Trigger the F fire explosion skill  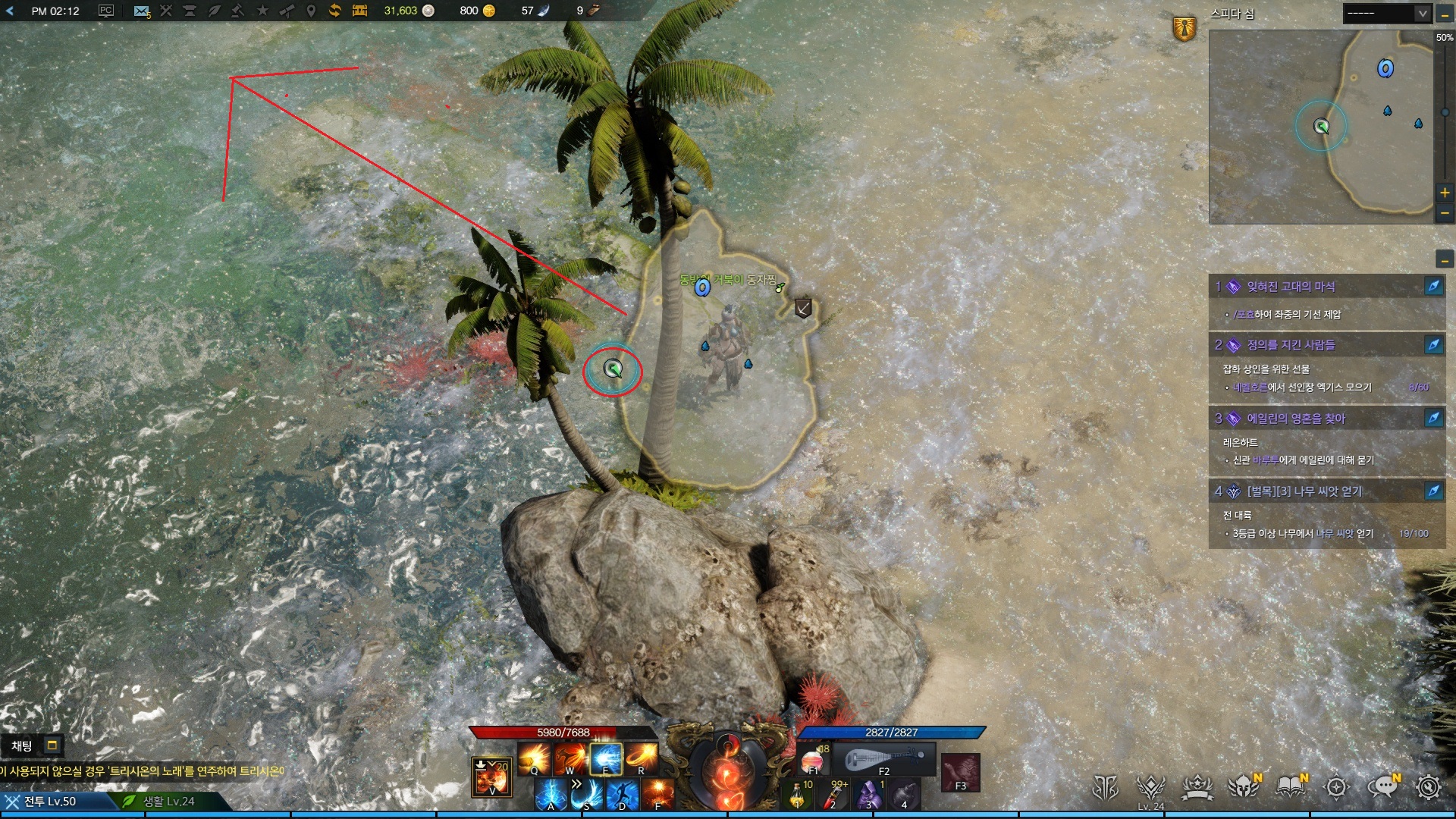pos(658,794)
